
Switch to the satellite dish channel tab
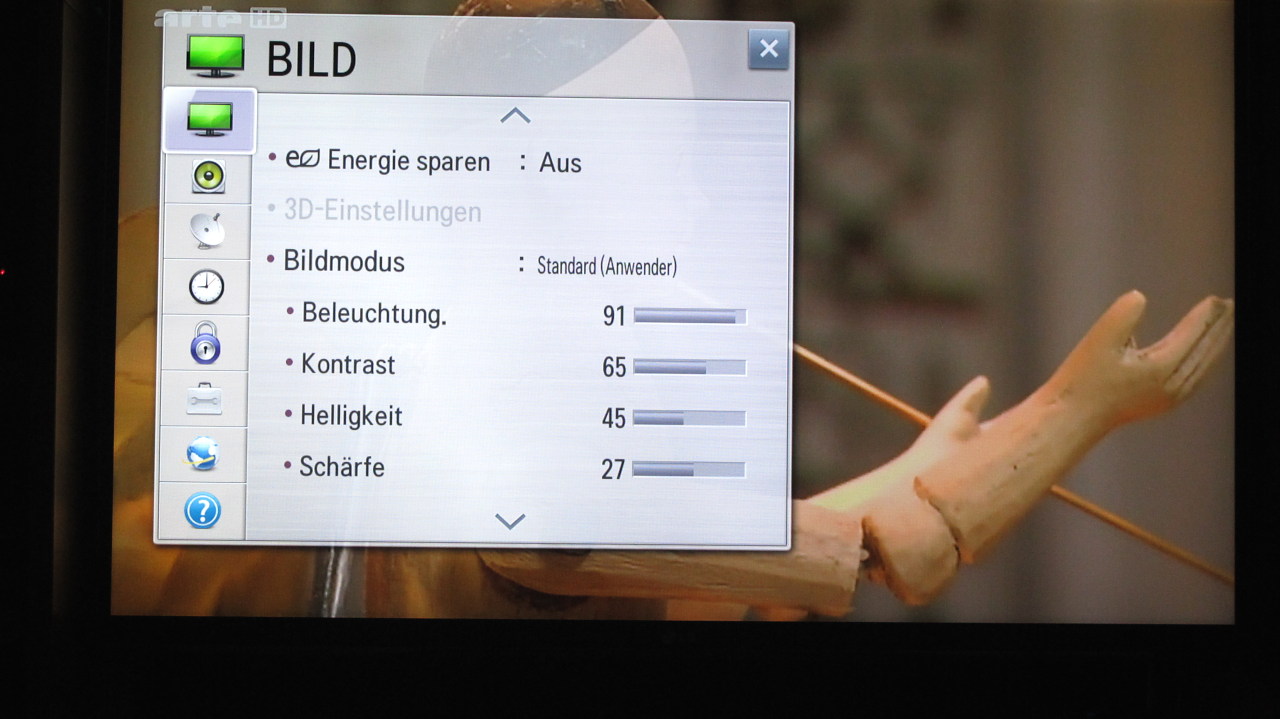[207, 231]
